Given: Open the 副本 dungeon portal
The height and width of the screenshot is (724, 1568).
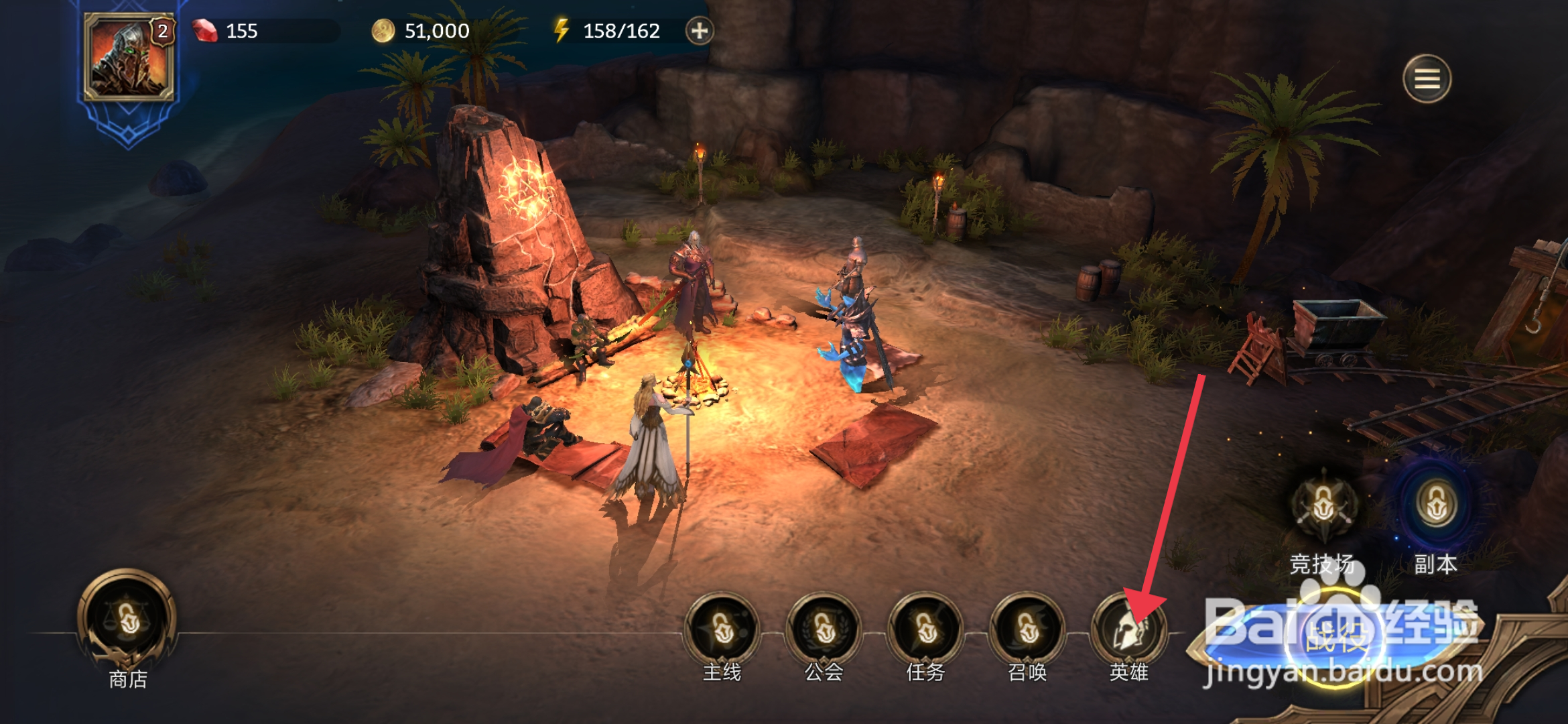Looking at the screenshot, I should tap(1436, 506).
